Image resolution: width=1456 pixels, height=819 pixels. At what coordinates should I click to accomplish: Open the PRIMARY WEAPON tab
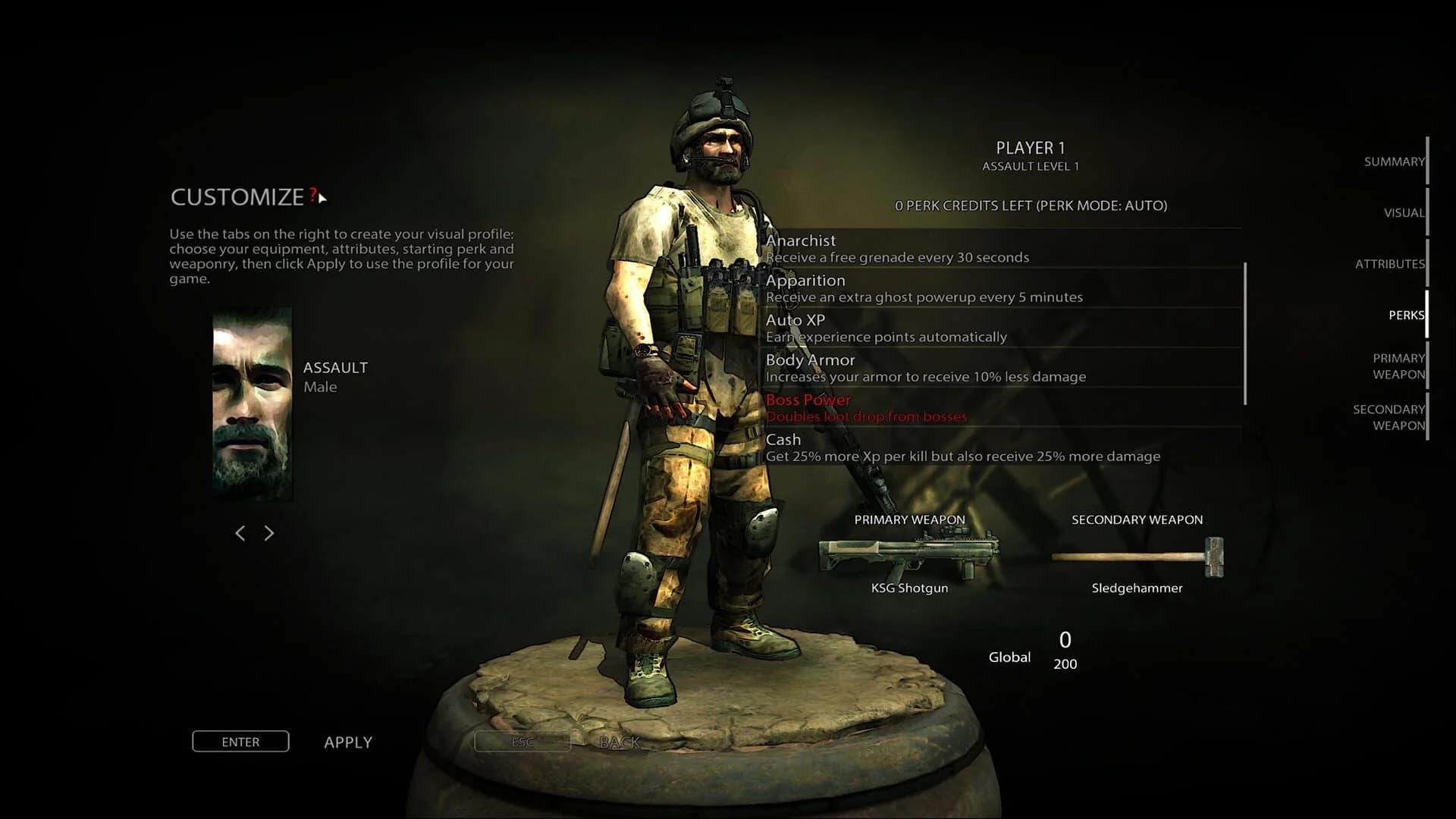click(x=1398, y=366)
